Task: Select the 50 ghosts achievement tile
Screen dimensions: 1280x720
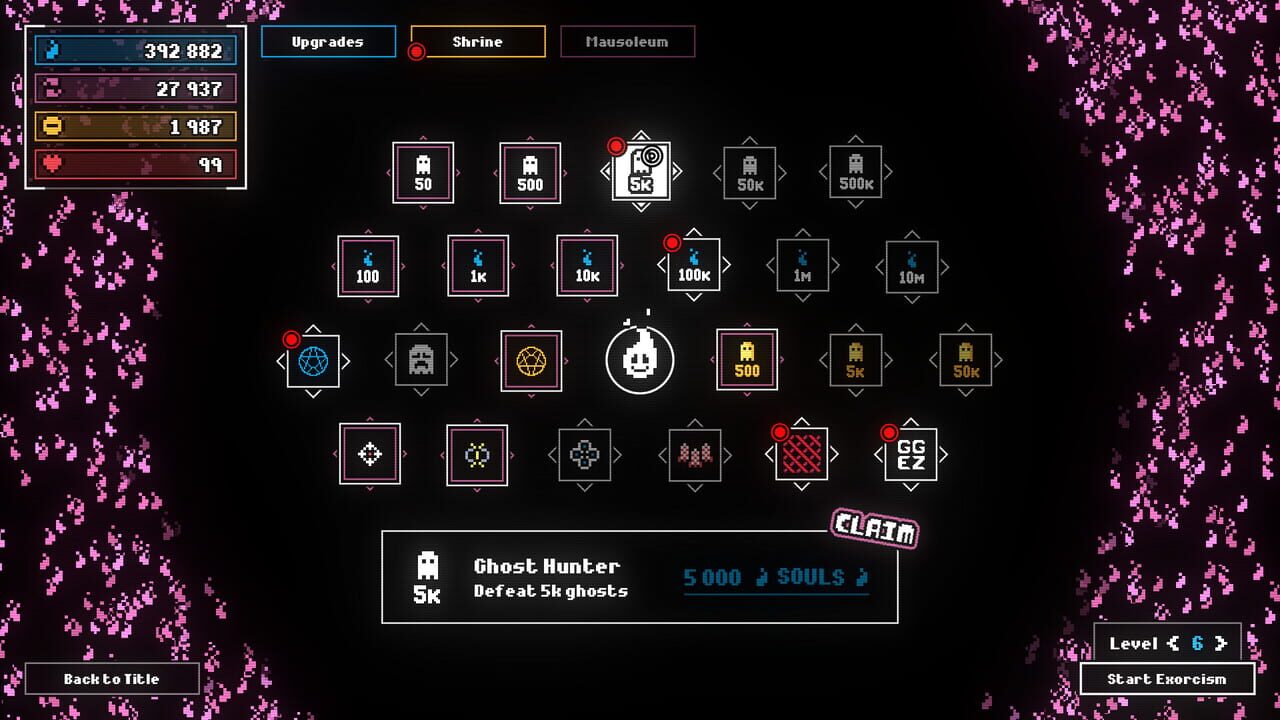Action: (x=423, y=173)
